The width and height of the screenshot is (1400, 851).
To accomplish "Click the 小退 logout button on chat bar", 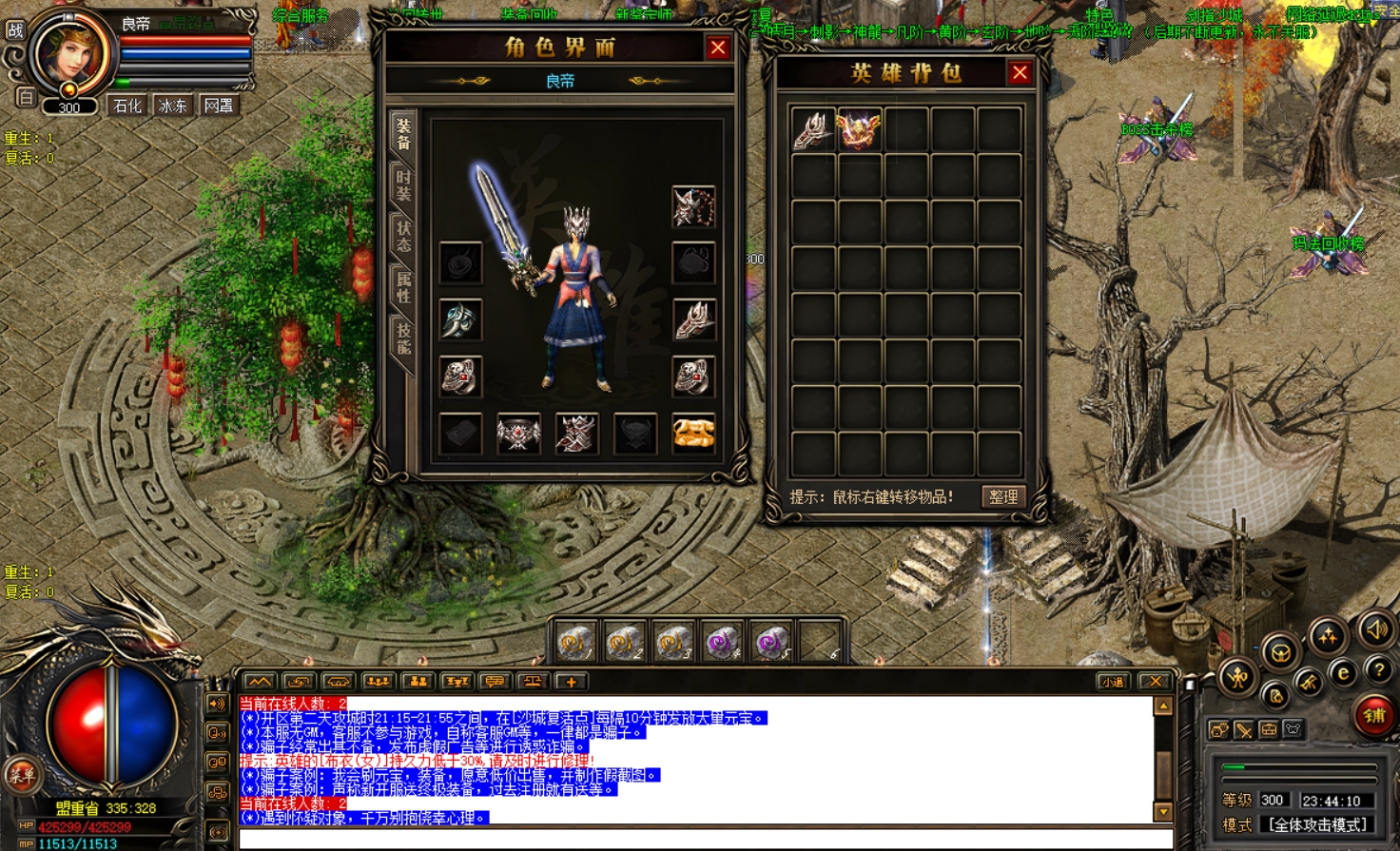I will 1112,682.
